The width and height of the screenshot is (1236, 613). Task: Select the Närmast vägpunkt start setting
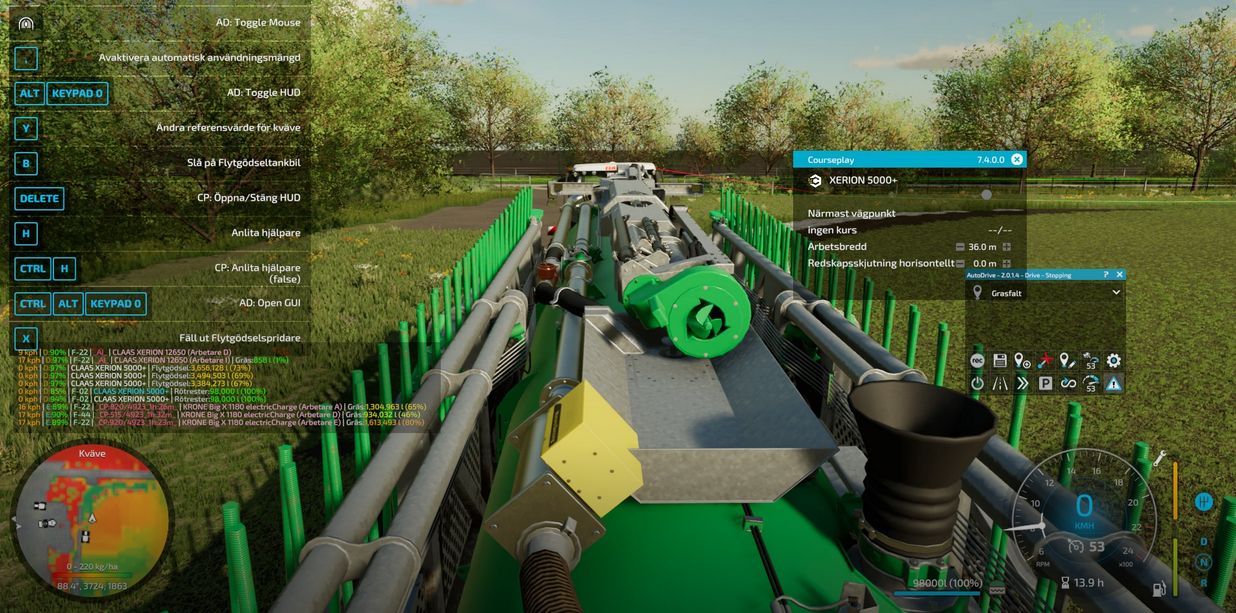tap(852, 213)
